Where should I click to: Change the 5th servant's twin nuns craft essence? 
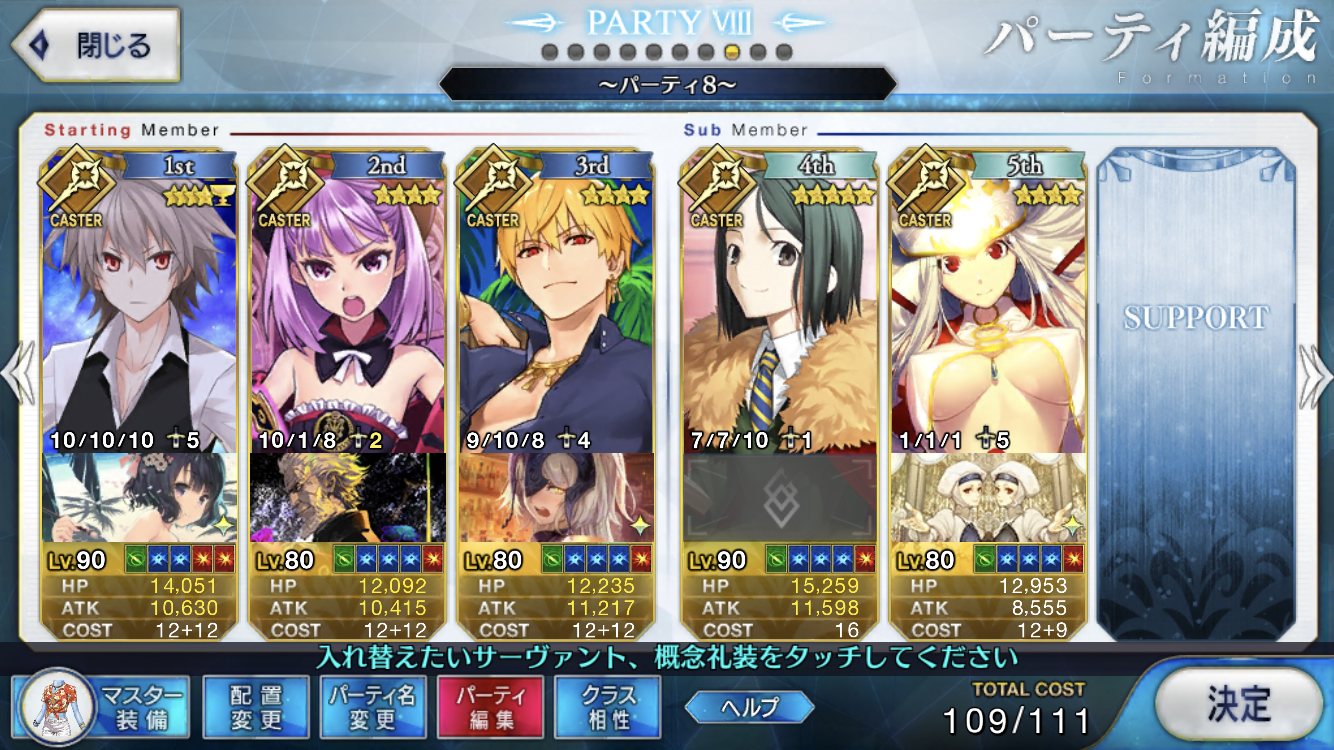coord(988,497)
